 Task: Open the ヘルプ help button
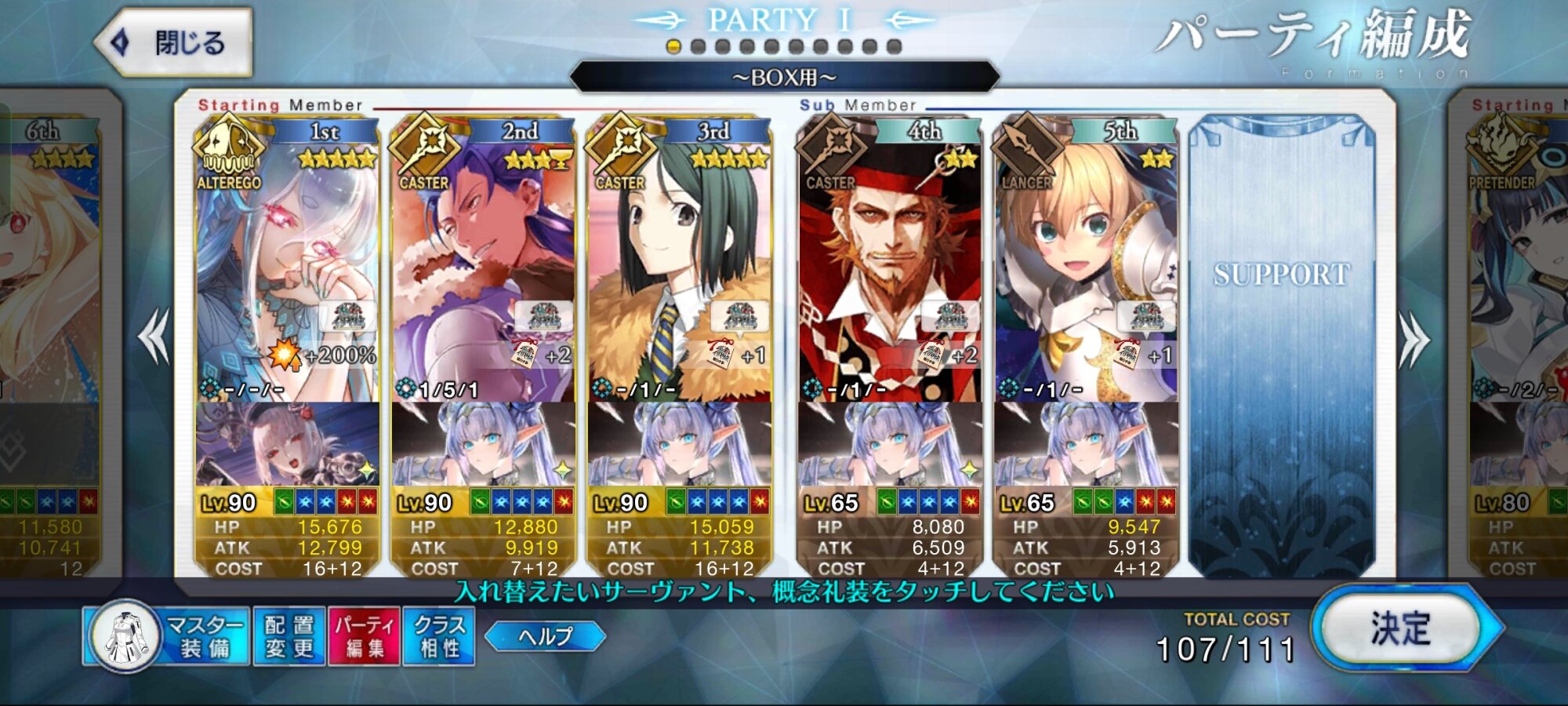pyautogui.click(x=546, y=635)
